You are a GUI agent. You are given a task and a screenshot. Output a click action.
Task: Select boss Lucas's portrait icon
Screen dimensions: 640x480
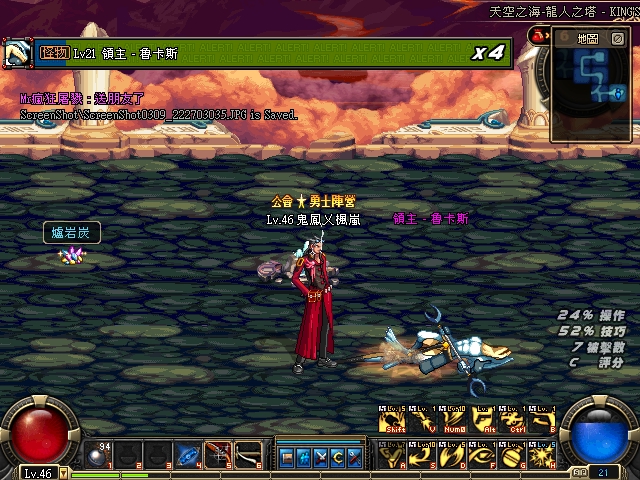coord(17,52)
